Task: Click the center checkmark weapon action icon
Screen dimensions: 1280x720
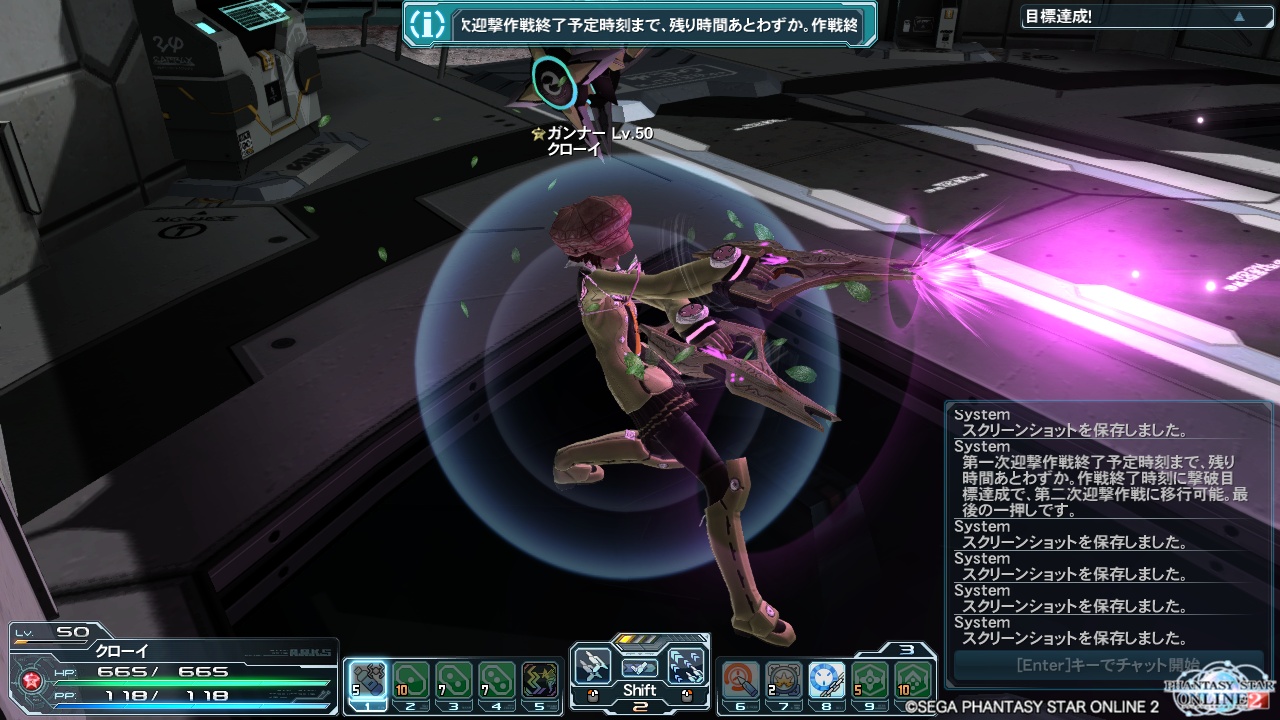Action: tap(640, 667)
